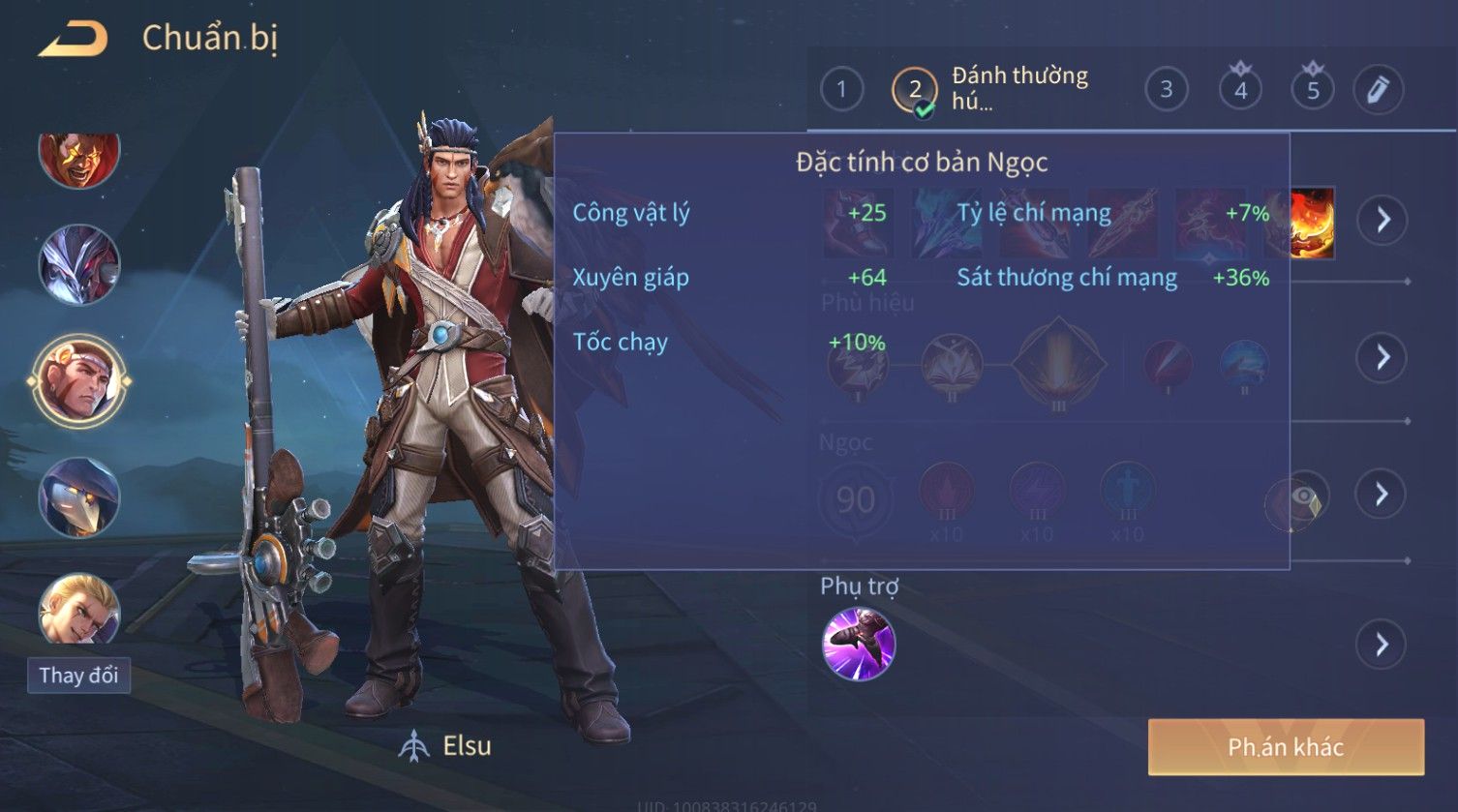Switch to loadout preset 3
1458x812 pixels.
click(x=1166, y=90)
